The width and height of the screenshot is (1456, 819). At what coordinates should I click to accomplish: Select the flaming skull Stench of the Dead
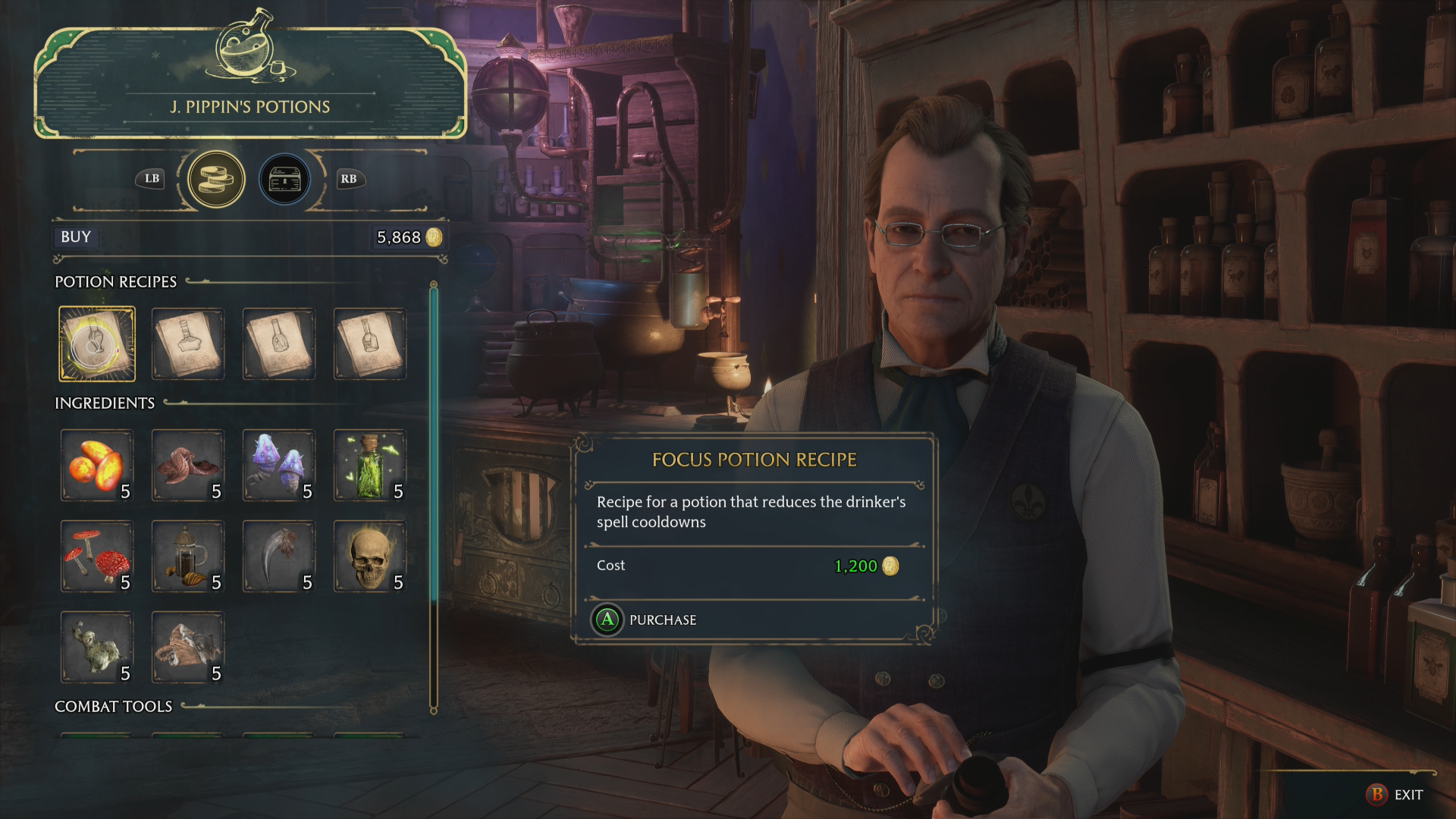[370, 556]
